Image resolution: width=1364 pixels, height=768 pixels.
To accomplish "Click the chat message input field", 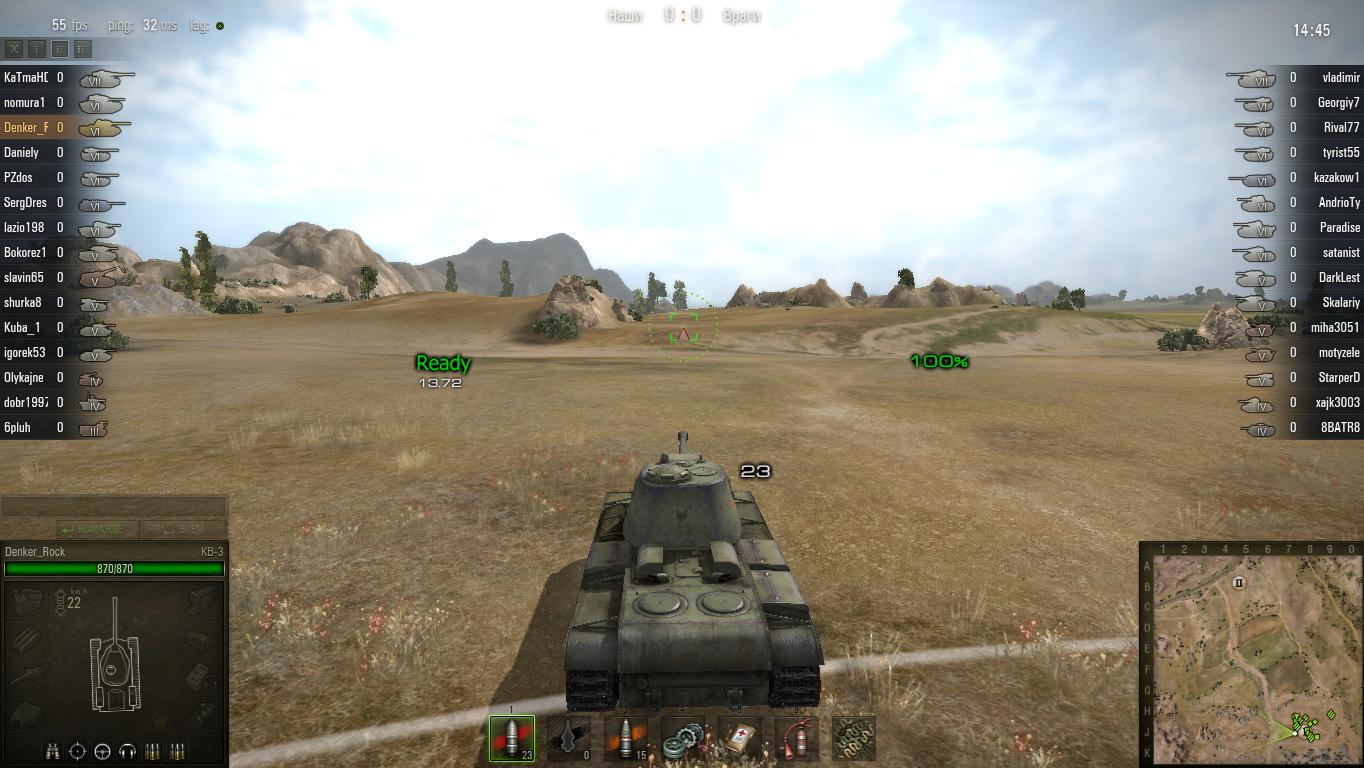I will (x=113, y=507).
